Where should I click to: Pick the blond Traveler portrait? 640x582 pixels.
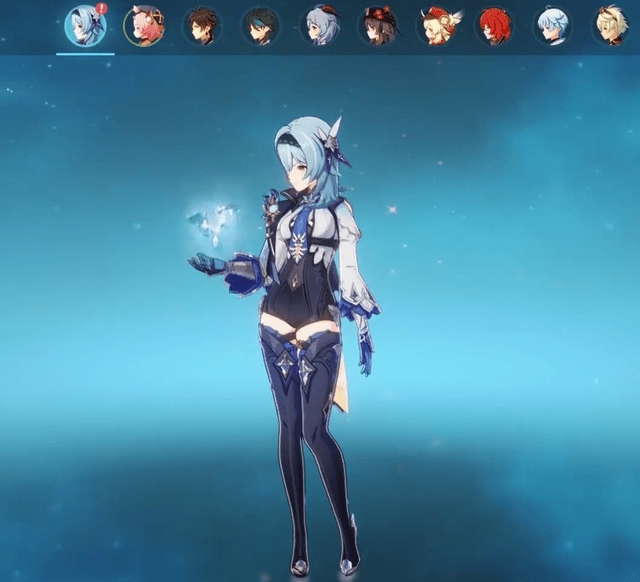[610, 26]
